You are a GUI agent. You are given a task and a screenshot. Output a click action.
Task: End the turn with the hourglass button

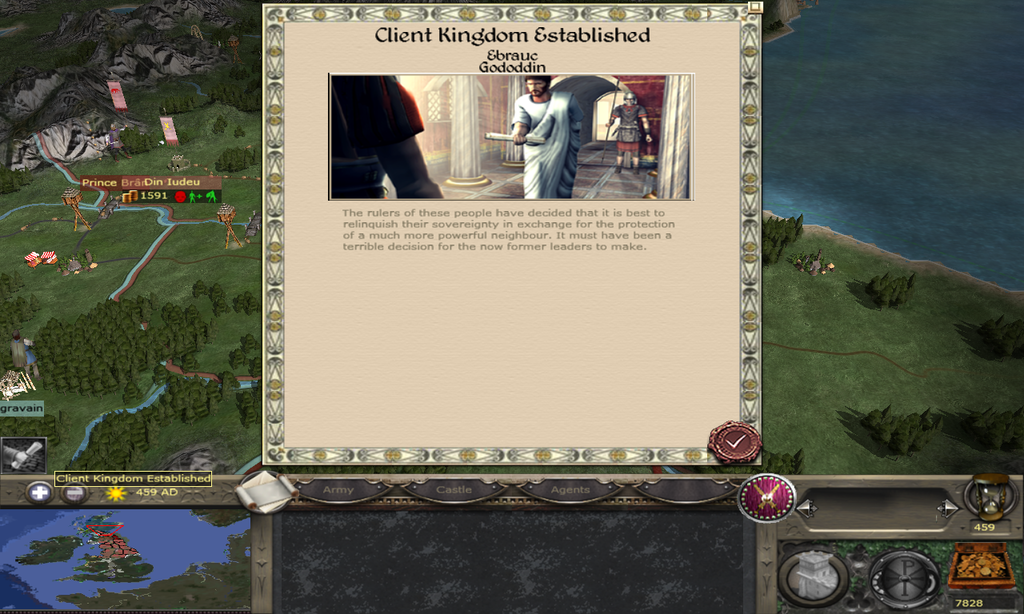click(990, 496)
